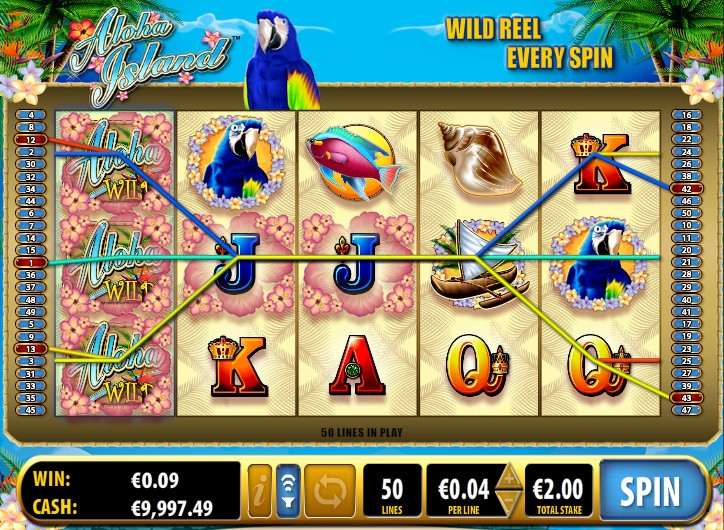Select payline number 13 marker
Viewport: 724px width, 530px height.
(31, 349)
